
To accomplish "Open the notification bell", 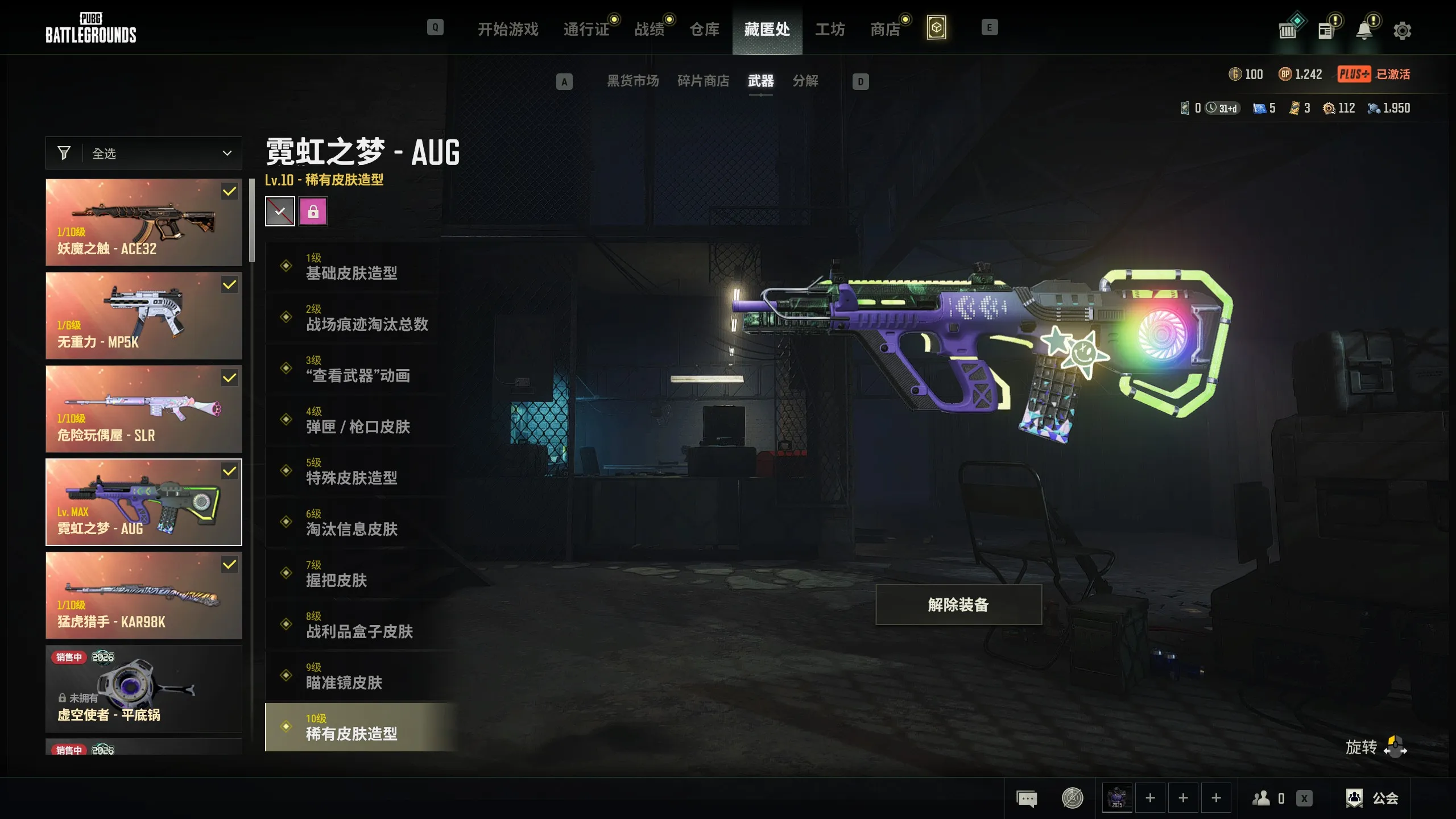I will pos(1364,30).
